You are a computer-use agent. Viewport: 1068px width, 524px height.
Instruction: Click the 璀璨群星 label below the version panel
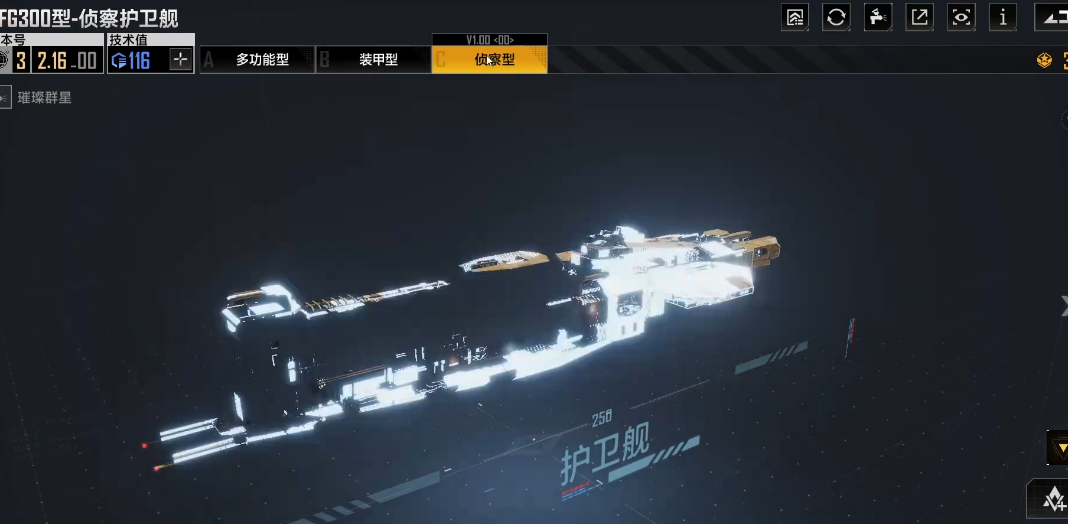pyautogui.click(x=45, y=98)
